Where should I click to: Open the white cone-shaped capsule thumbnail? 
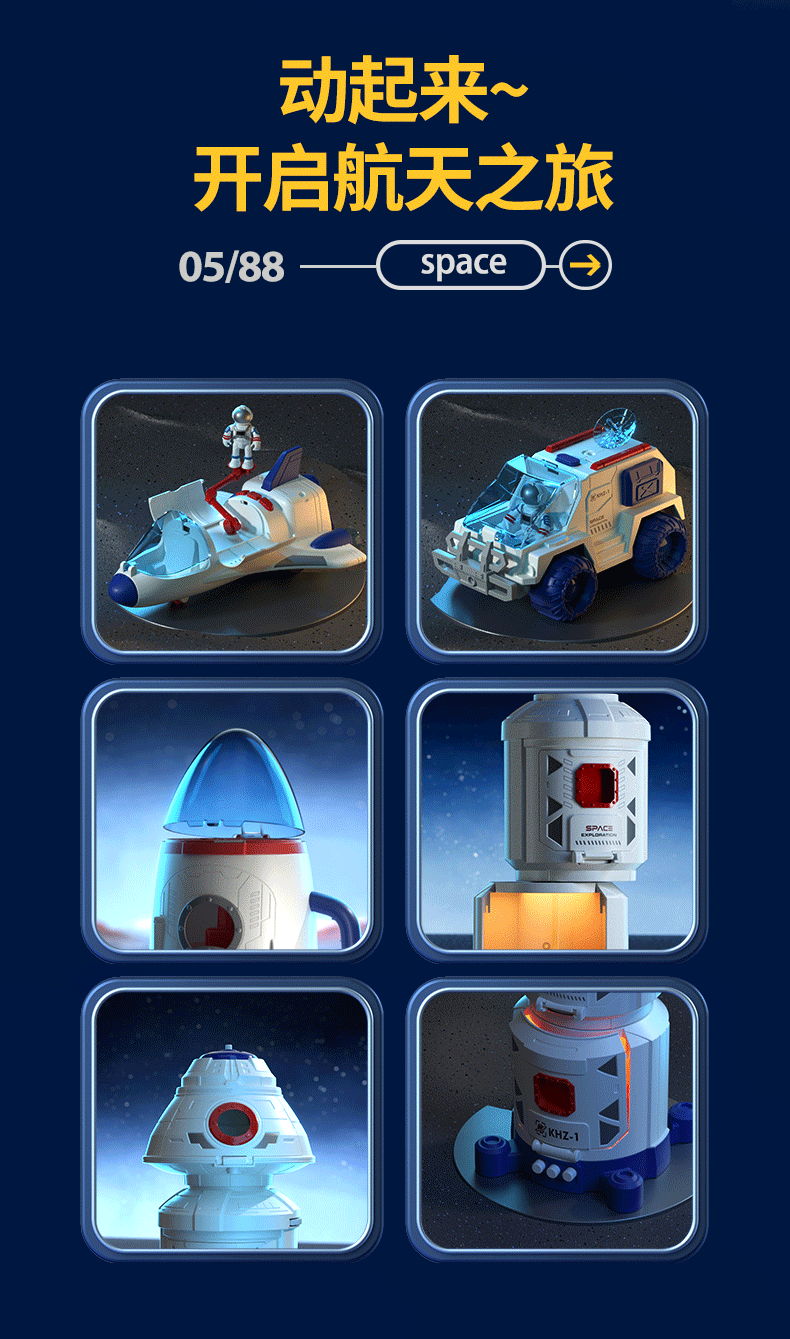point(232,1119)
